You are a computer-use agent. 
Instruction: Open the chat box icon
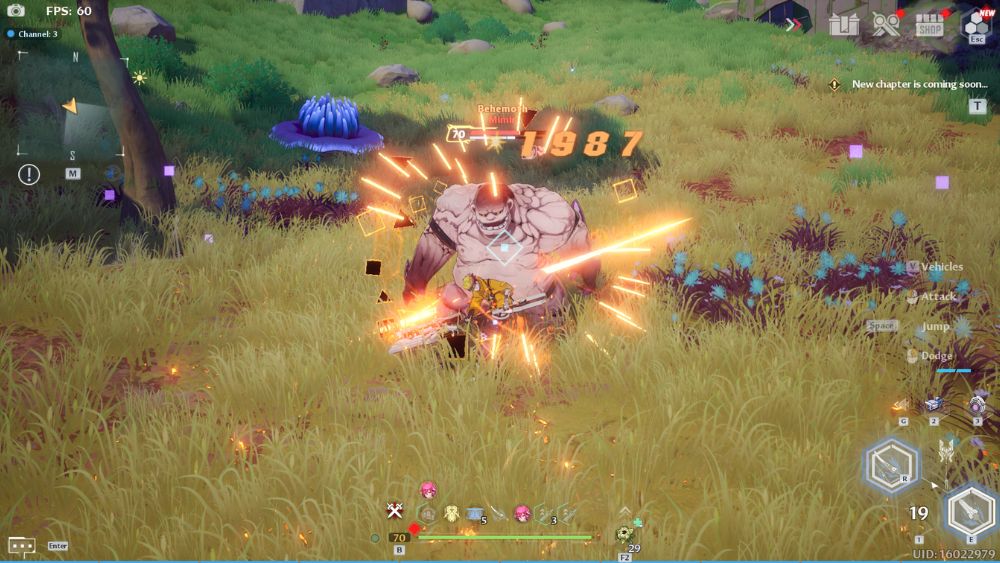tap(22, 545)
